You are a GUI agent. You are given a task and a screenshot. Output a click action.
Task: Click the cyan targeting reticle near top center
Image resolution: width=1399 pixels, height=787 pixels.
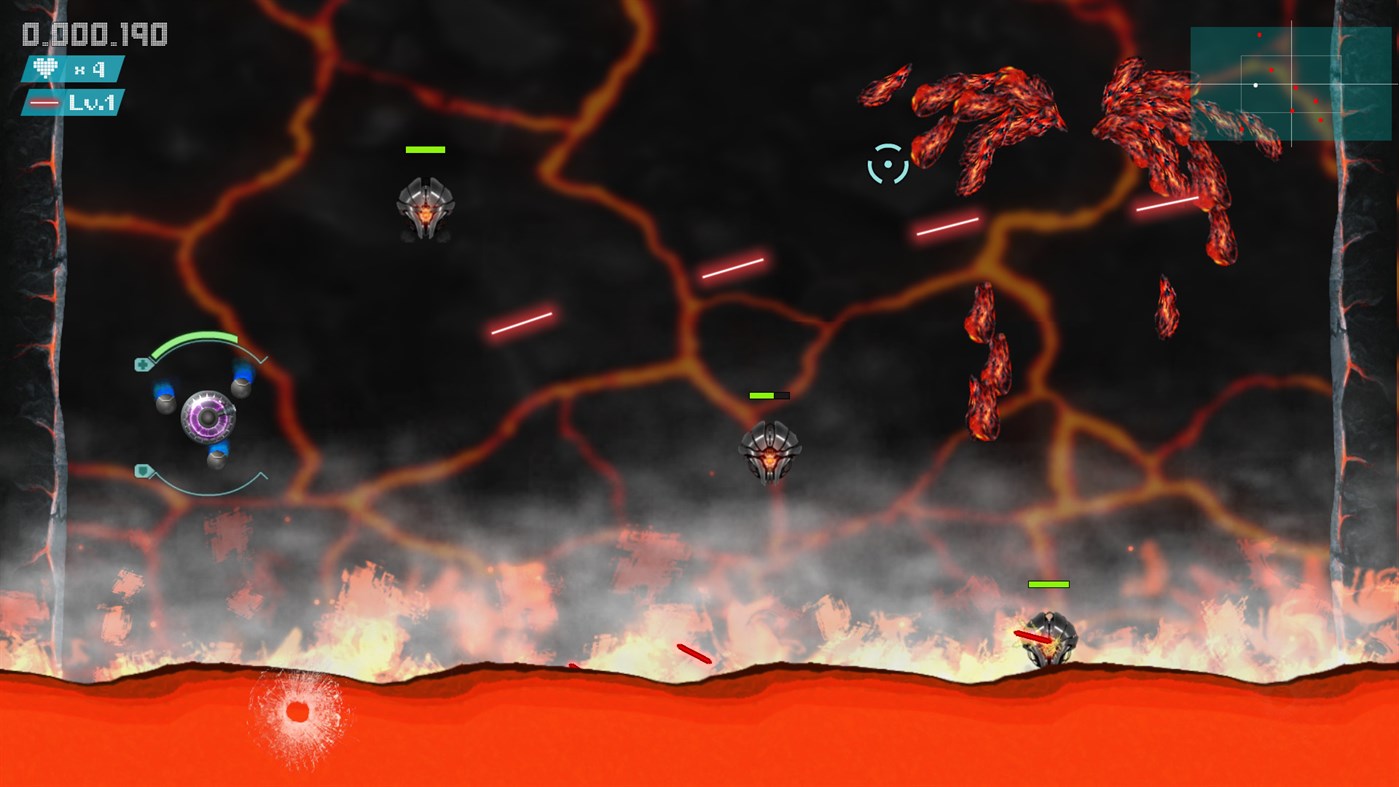[888, 163]
